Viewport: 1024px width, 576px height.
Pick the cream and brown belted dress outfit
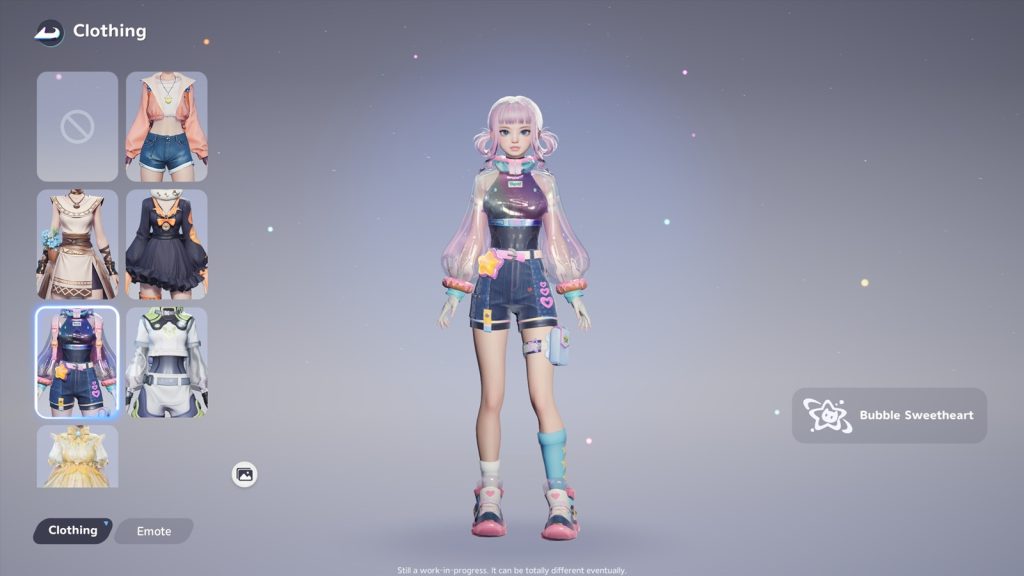tap(77, 244)
